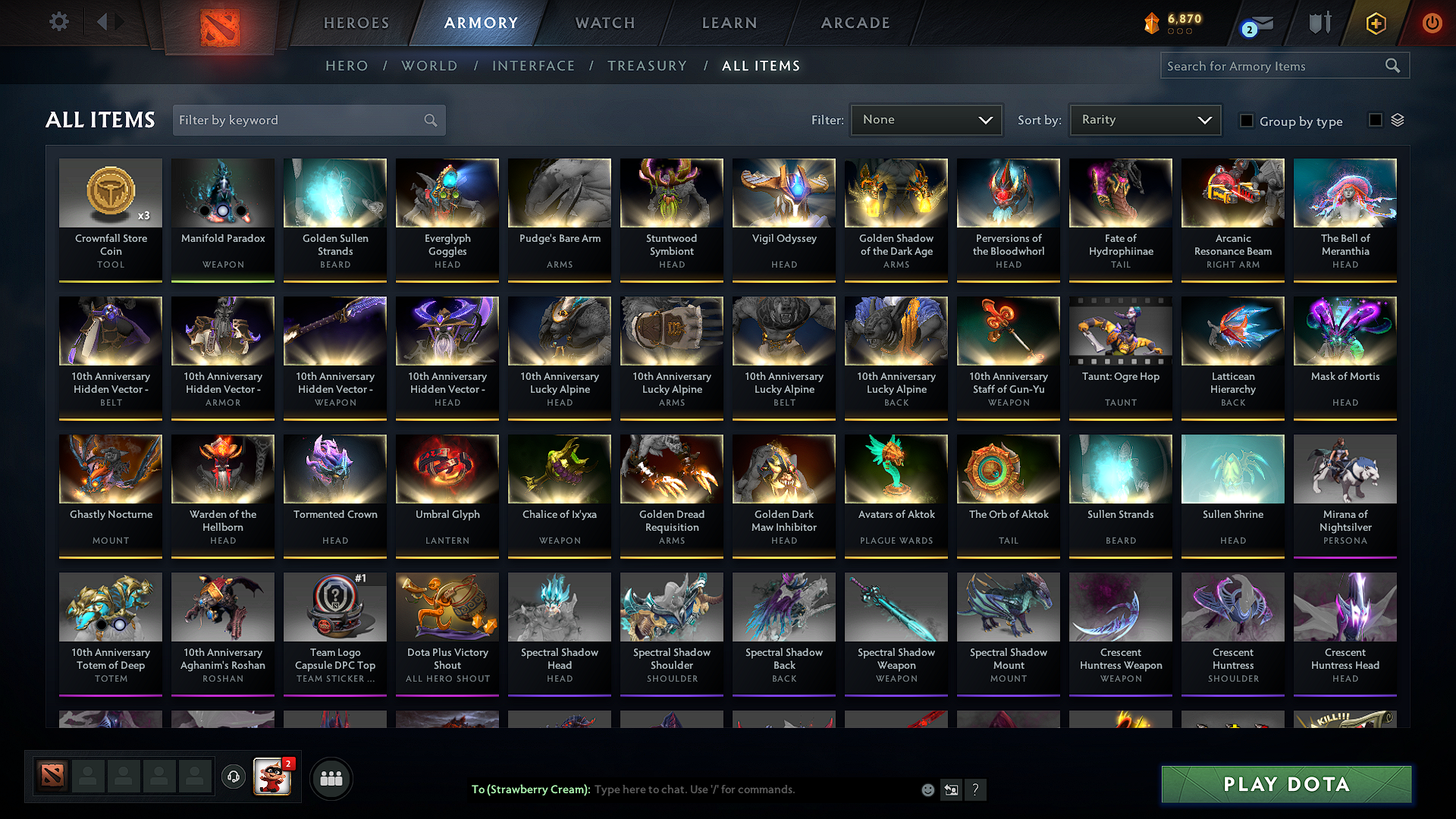1456x819 pixels.
Task: Click the stacked layers view icon
Action: click(x=1398, y=120)
